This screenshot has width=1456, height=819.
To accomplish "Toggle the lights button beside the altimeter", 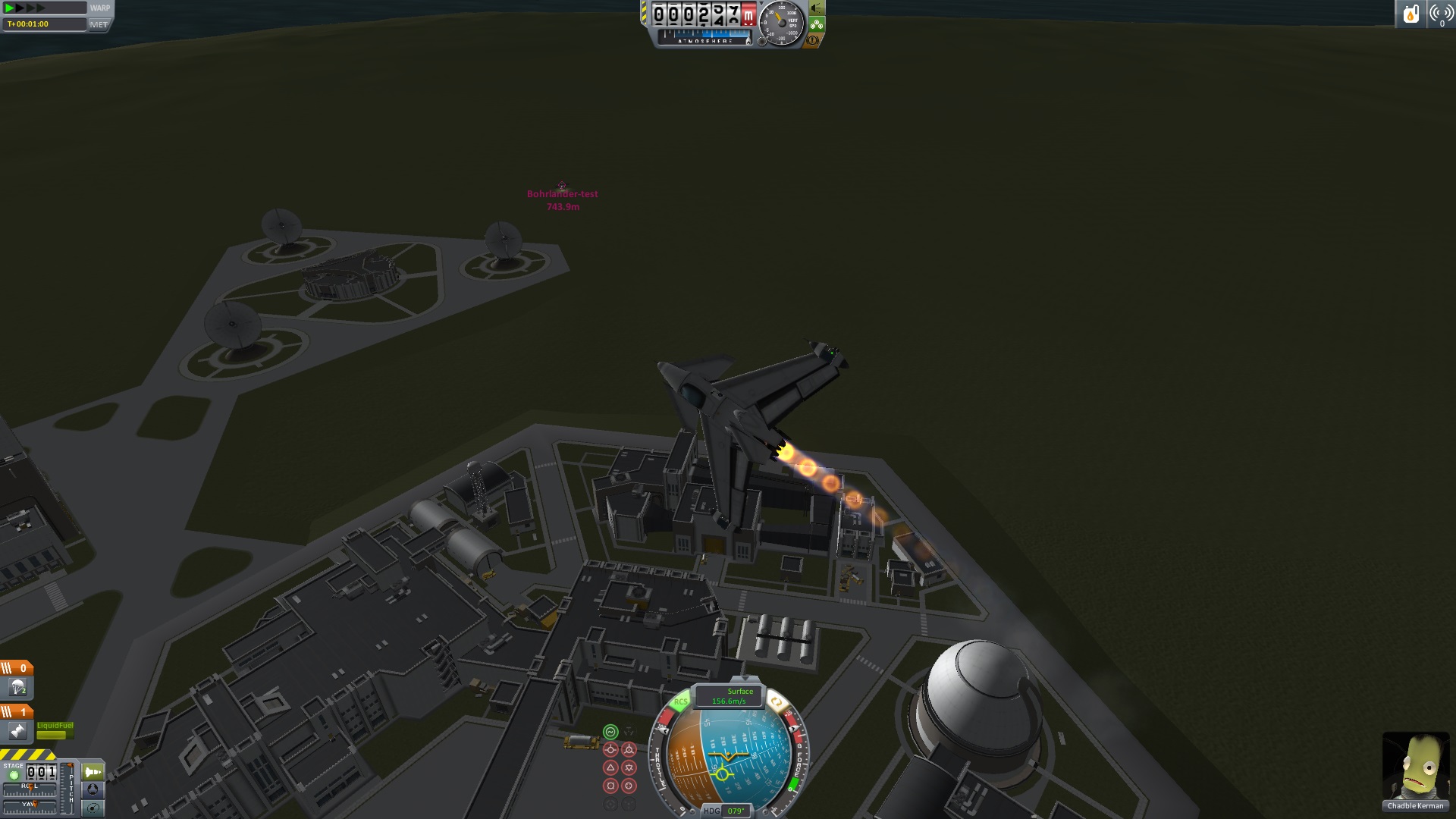I will [x=817, y=8].
